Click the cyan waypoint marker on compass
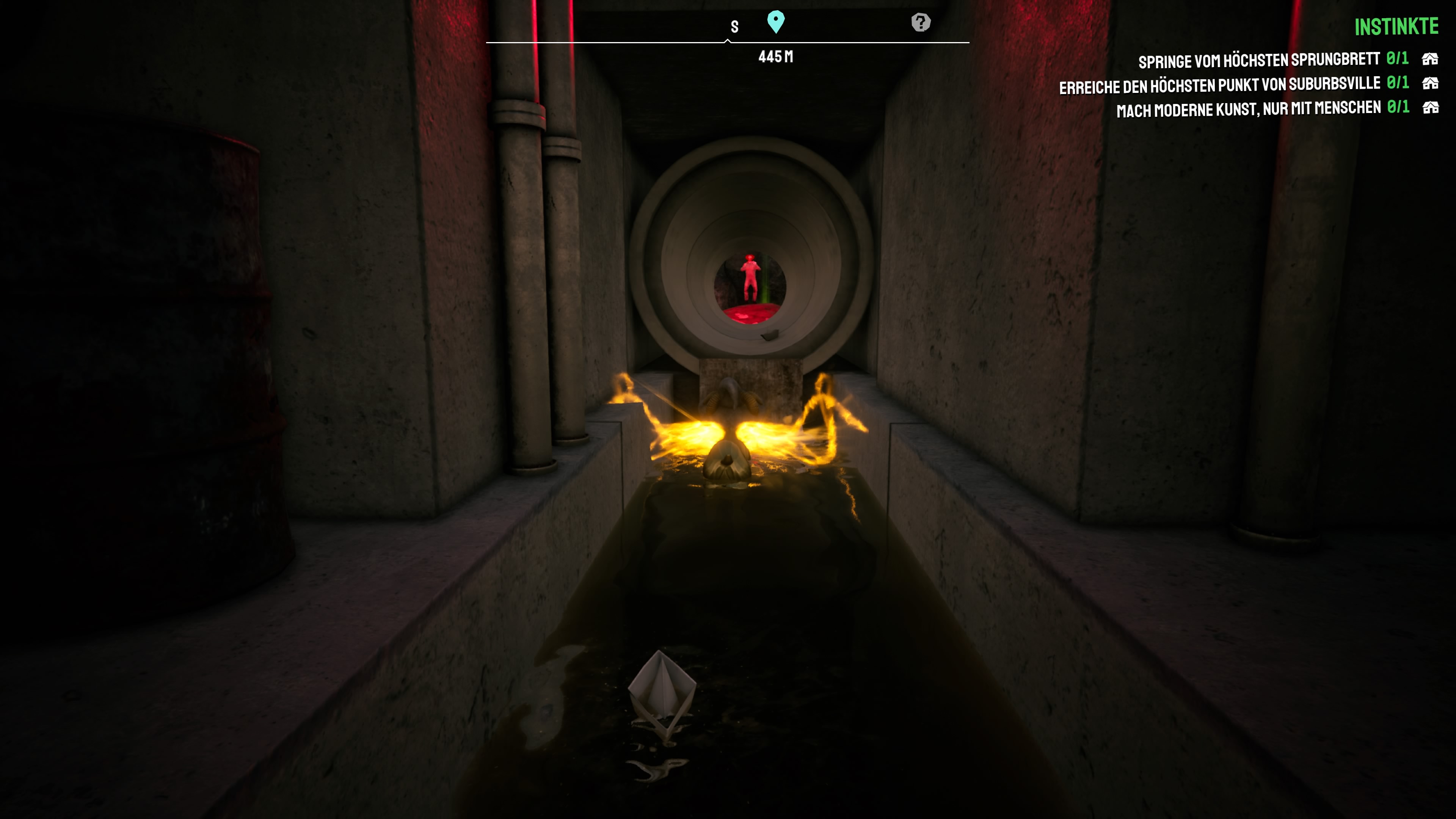The width and height of the screenshot is (1456, 819). [x=775, y=22]
